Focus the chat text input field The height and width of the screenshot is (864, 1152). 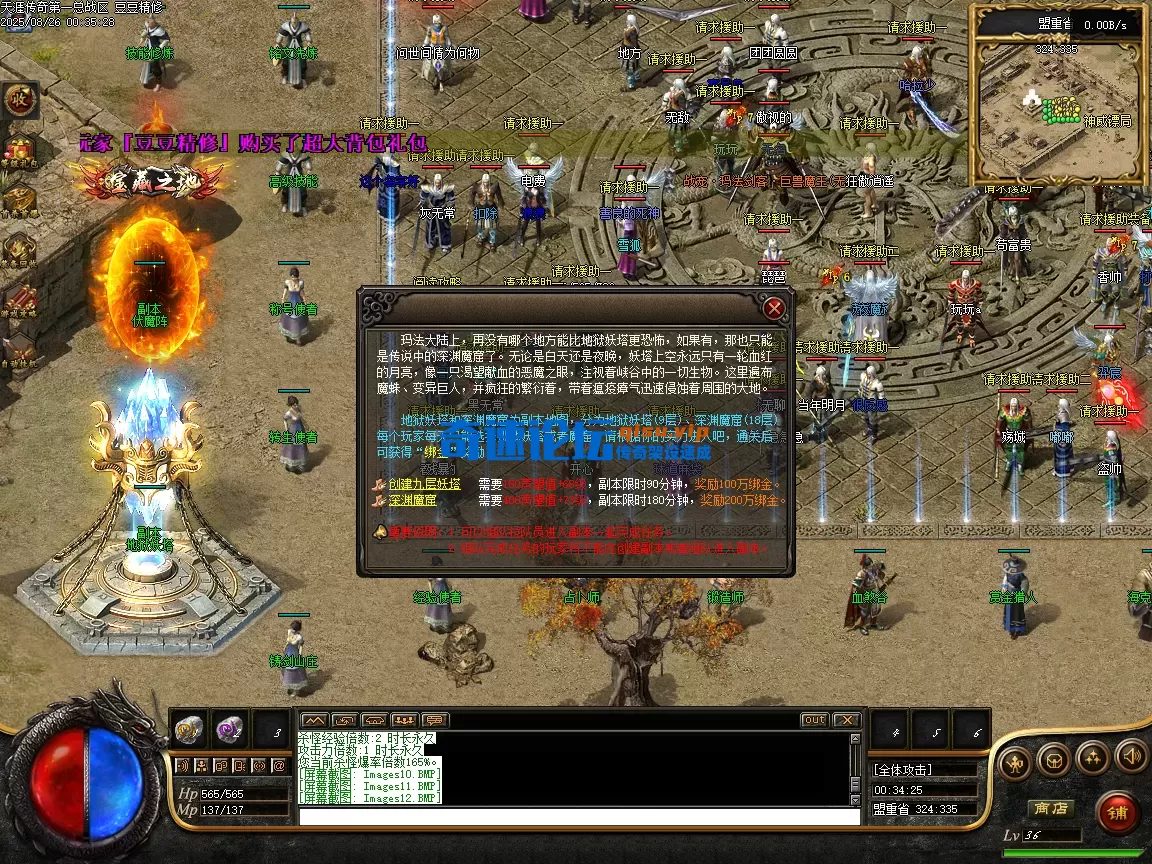pos(578,816)
